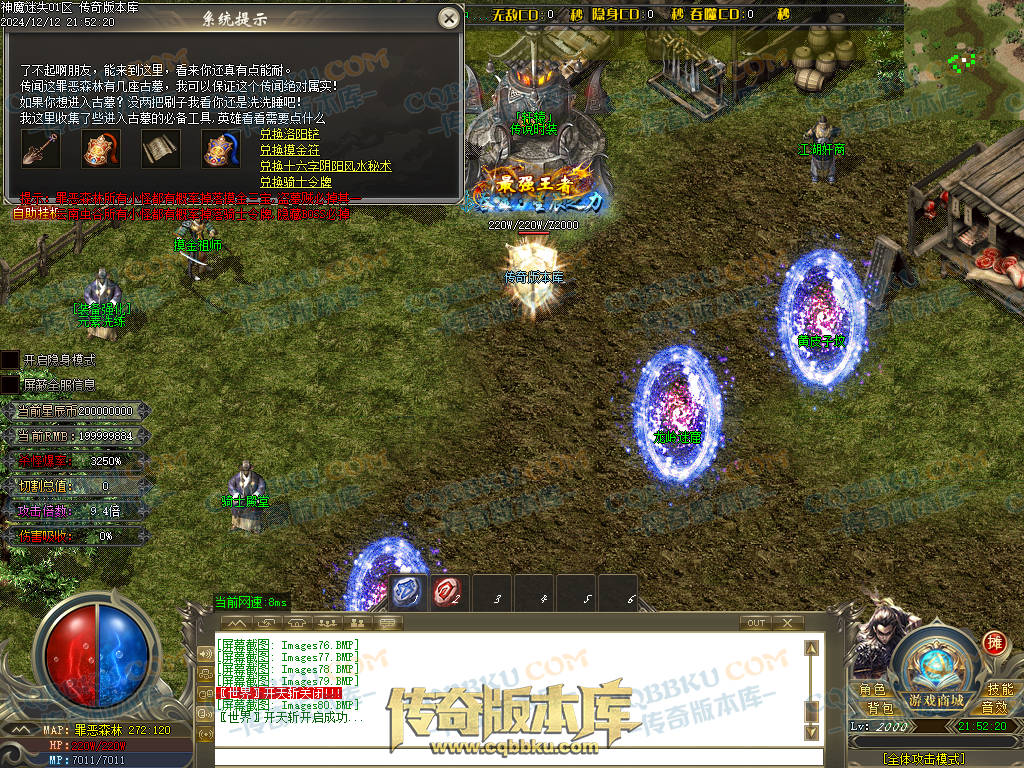
Task: Use the red item in hotbar slot two
Action: click(448, 592)
